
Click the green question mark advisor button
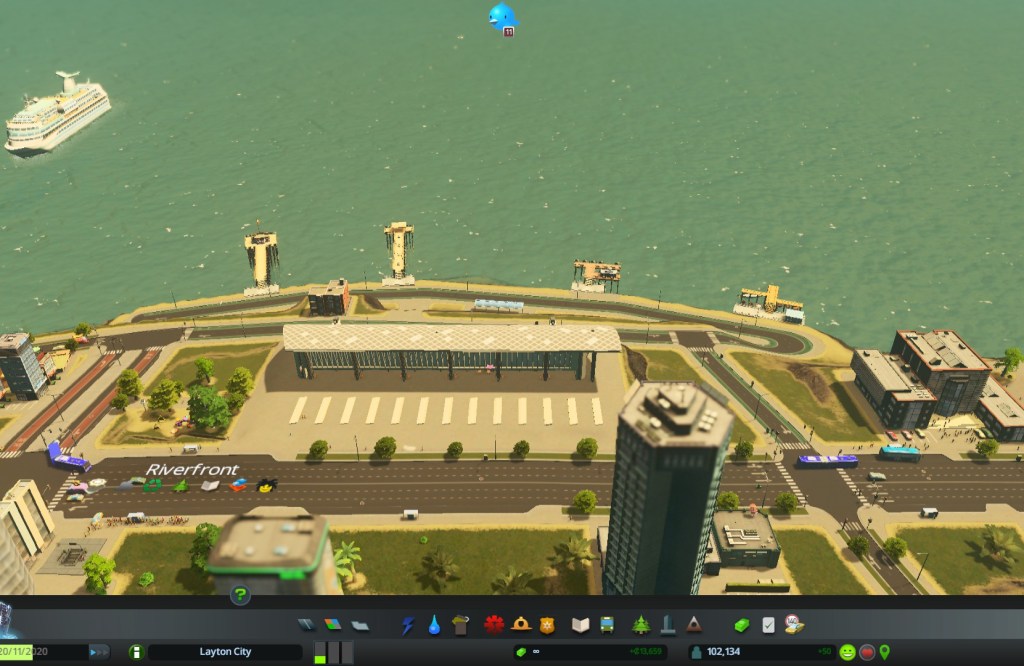tap(240, 596)
